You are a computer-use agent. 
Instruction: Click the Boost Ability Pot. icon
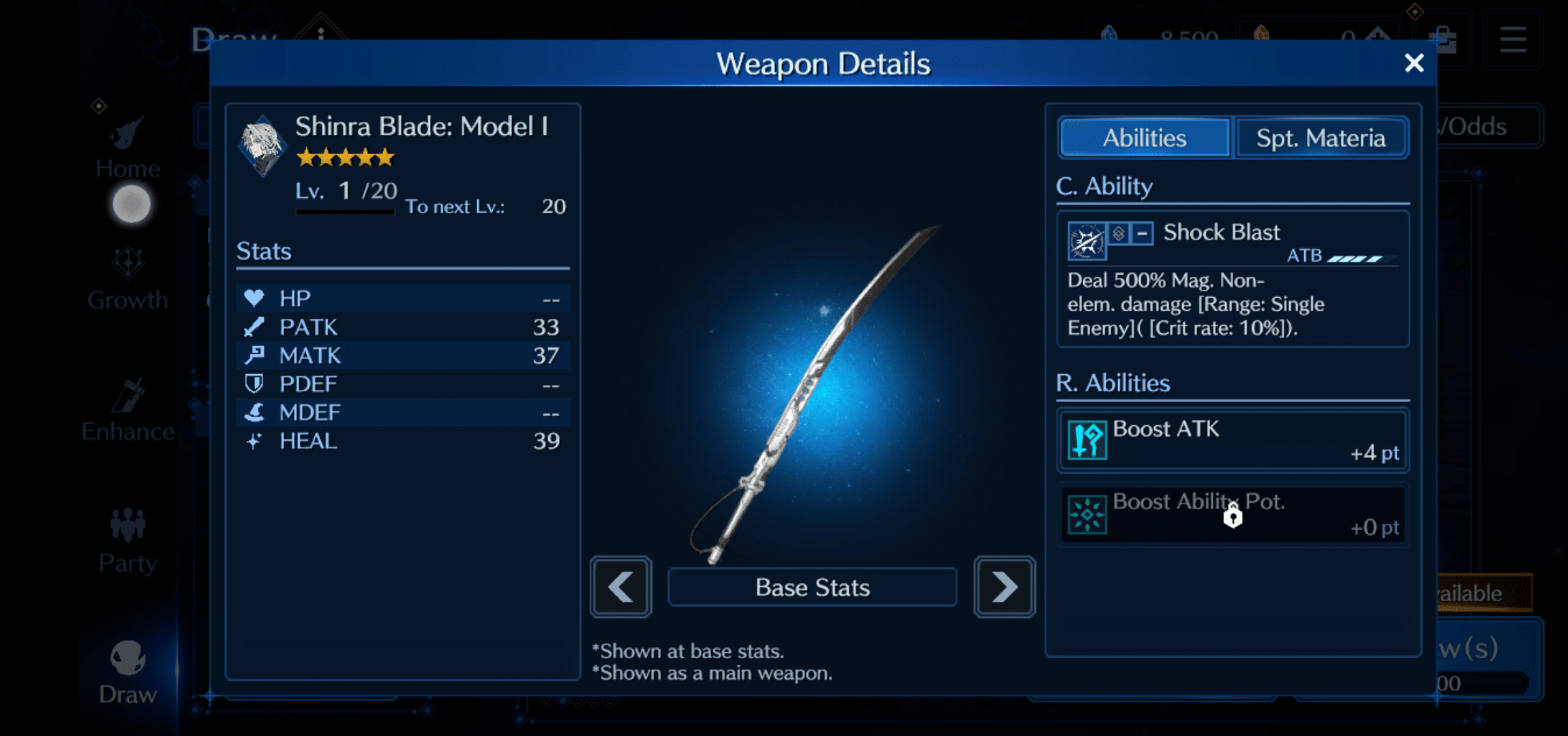pos(1087,513)
